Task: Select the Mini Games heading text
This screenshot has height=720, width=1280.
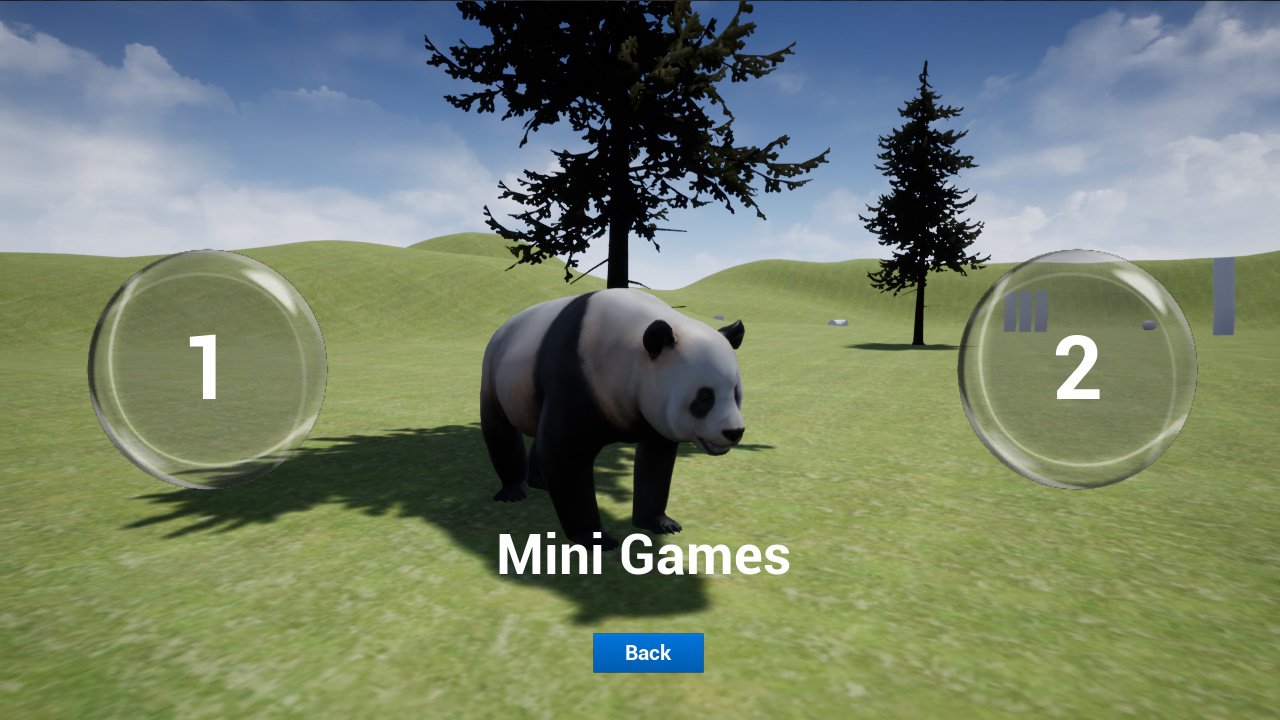Action: [646, 555]
